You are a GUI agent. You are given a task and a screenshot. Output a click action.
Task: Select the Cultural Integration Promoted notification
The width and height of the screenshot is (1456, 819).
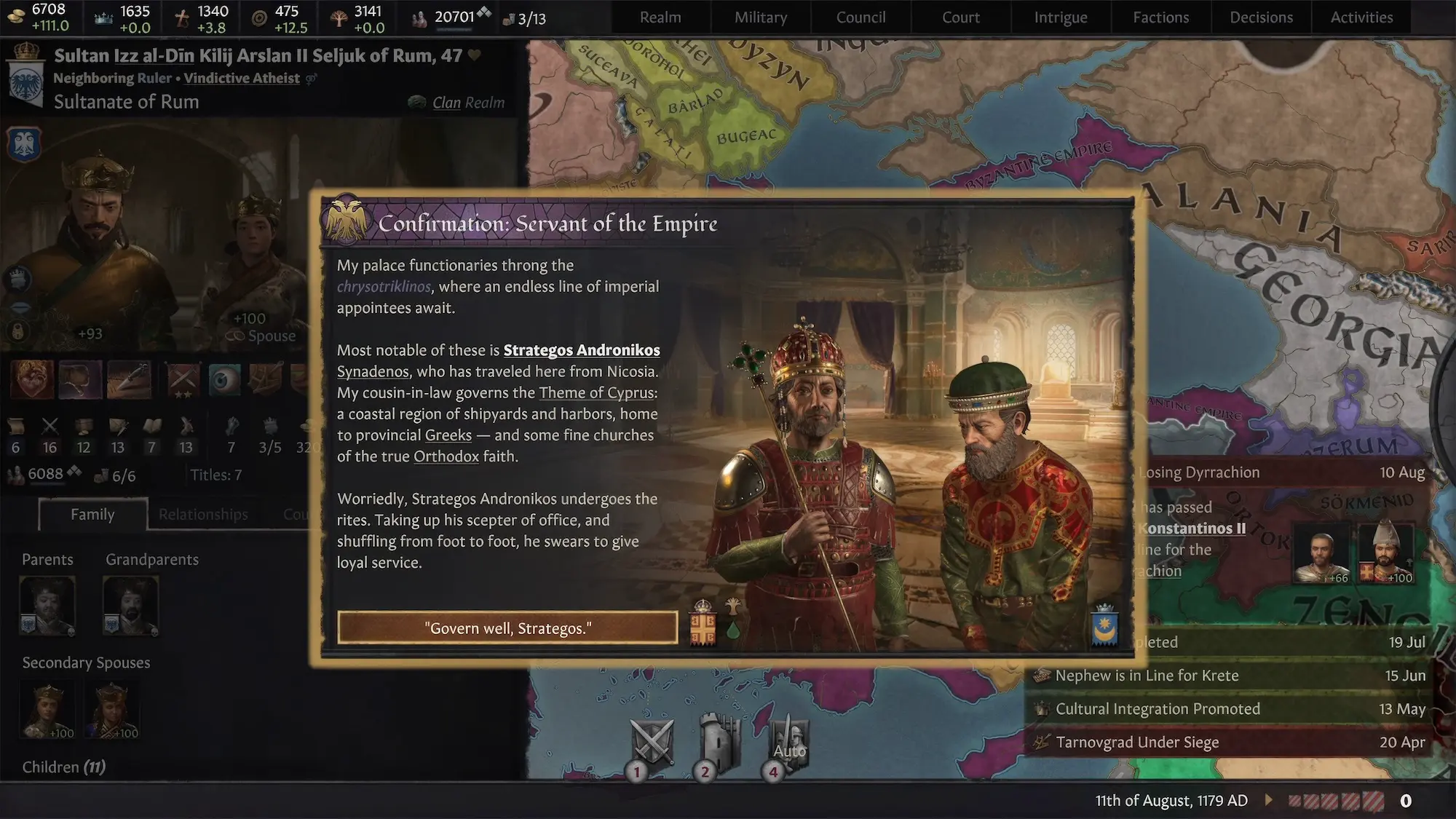[1158, 709]
